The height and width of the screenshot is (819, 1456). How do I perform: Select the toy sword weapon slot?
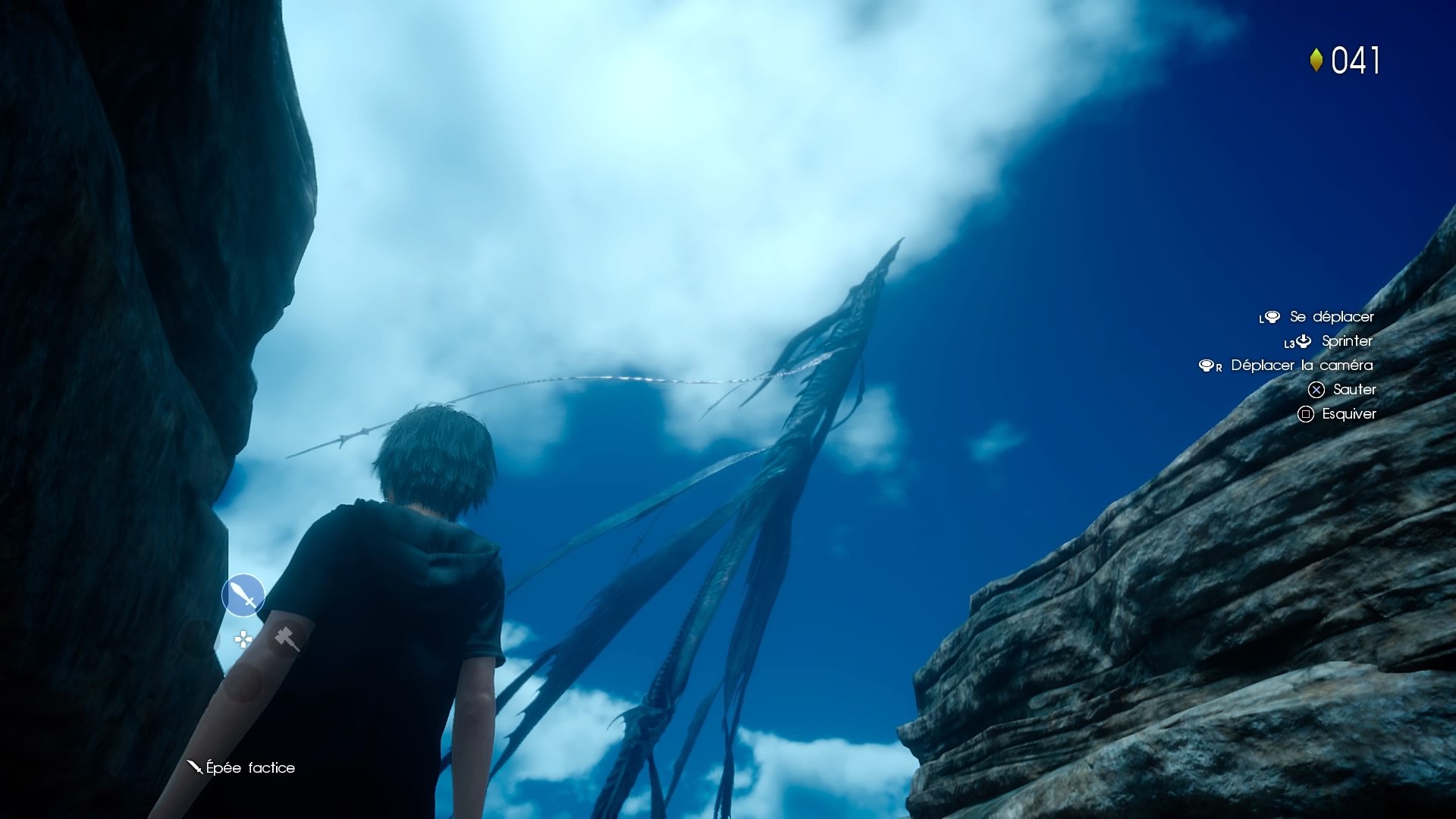pos(243,595)
